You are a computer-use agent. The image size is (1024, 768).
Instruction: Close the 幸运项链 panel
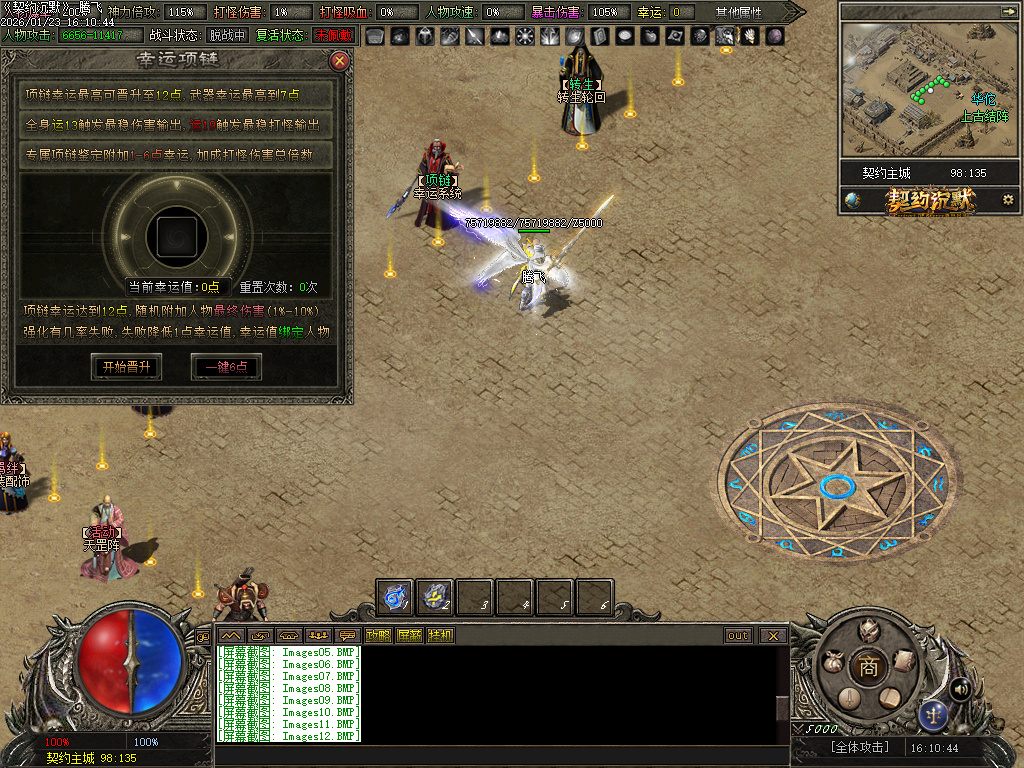pos(340,61)
